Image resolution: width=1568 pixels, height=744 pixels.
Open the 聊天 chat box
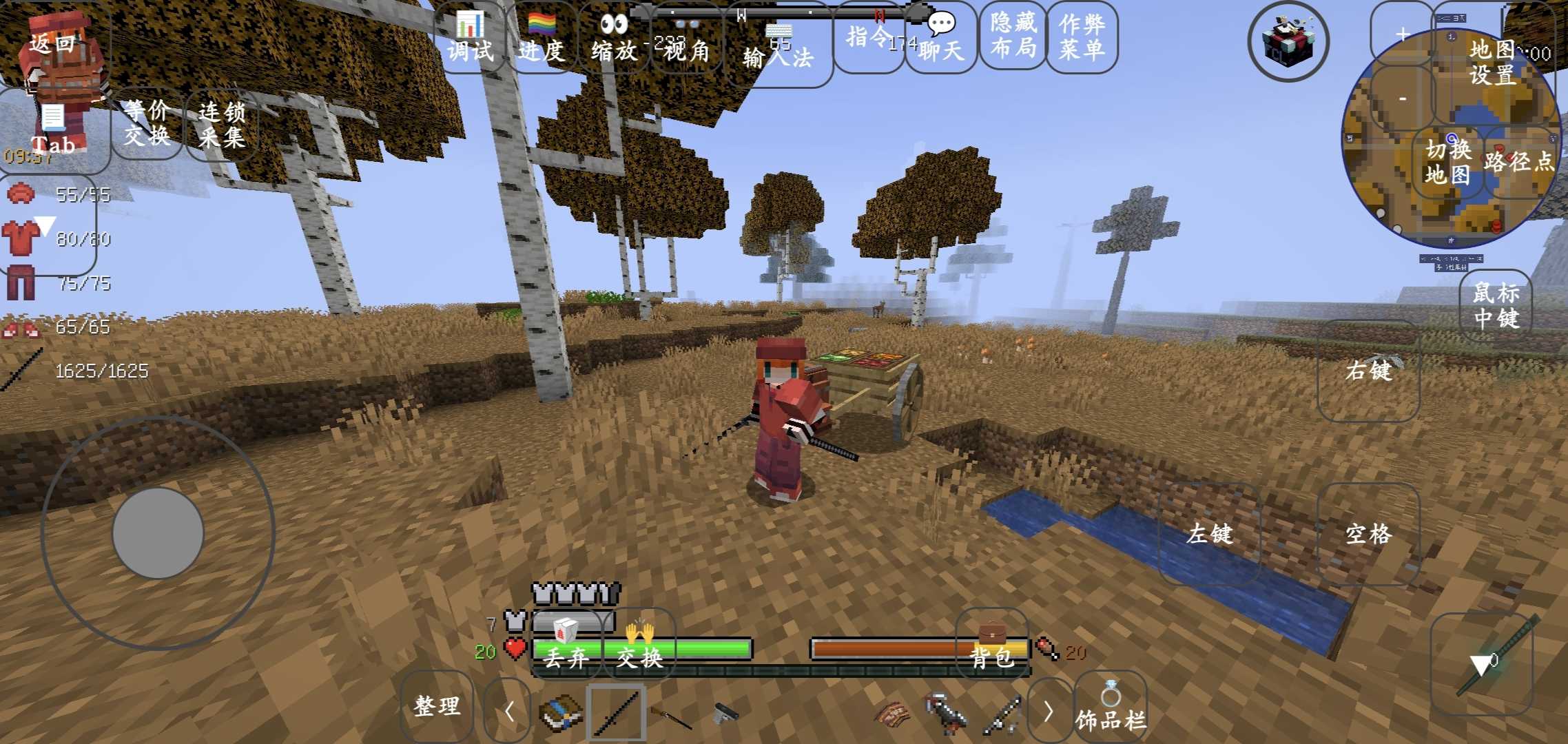pyautogui.click(x=941, y=39)
